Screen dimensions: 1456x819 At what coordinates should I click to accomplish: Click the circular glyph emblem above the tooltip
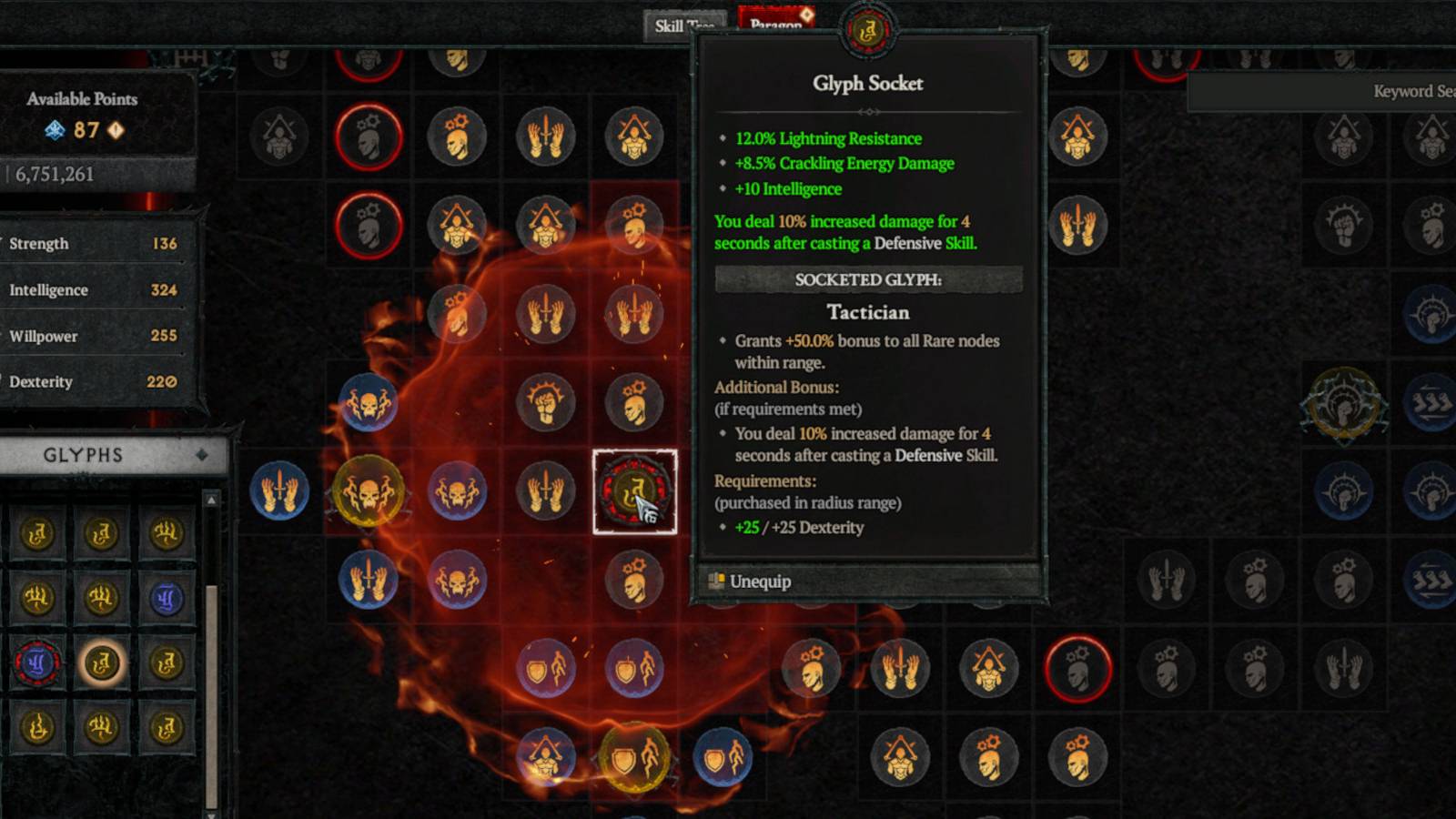(869, 27)
